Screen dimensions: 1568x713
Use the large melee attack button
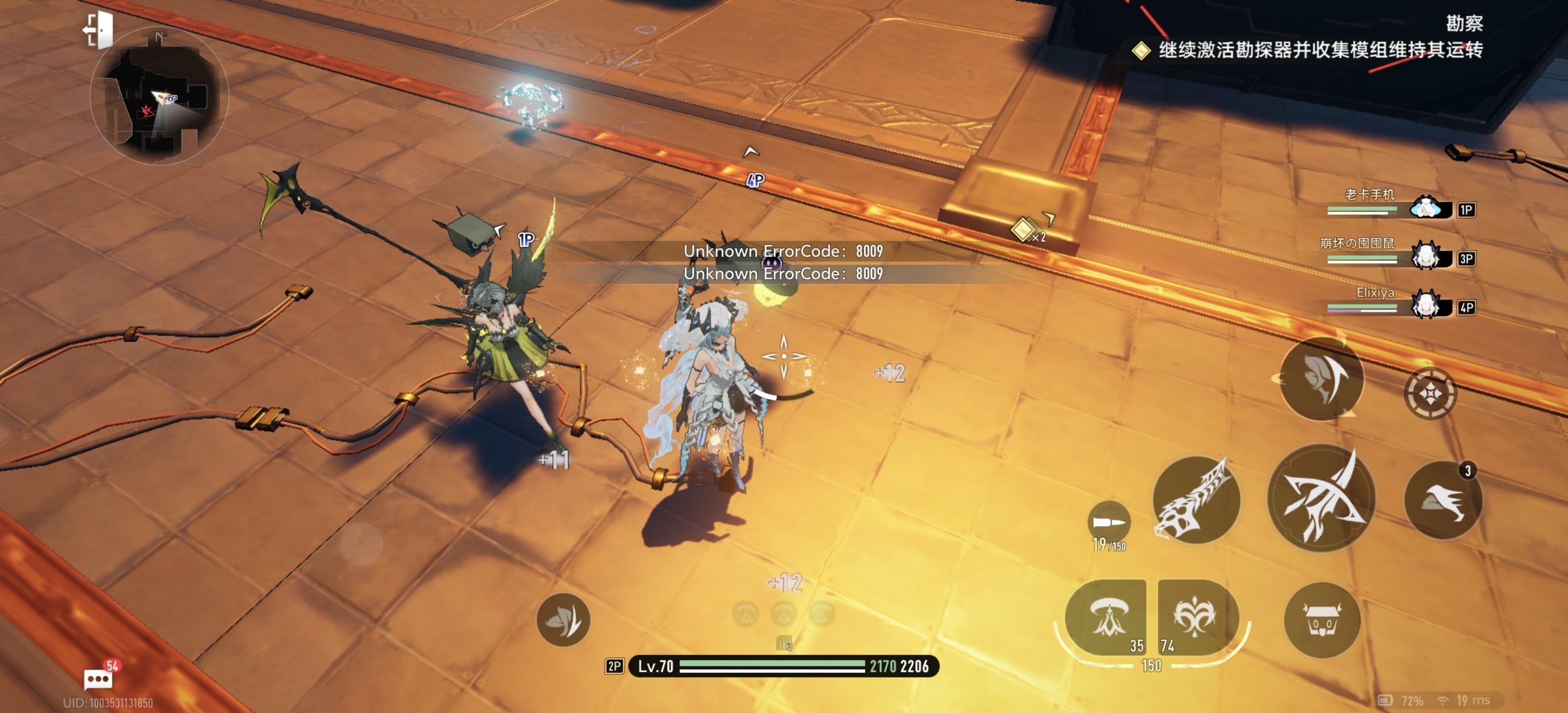pos(1321,499)
